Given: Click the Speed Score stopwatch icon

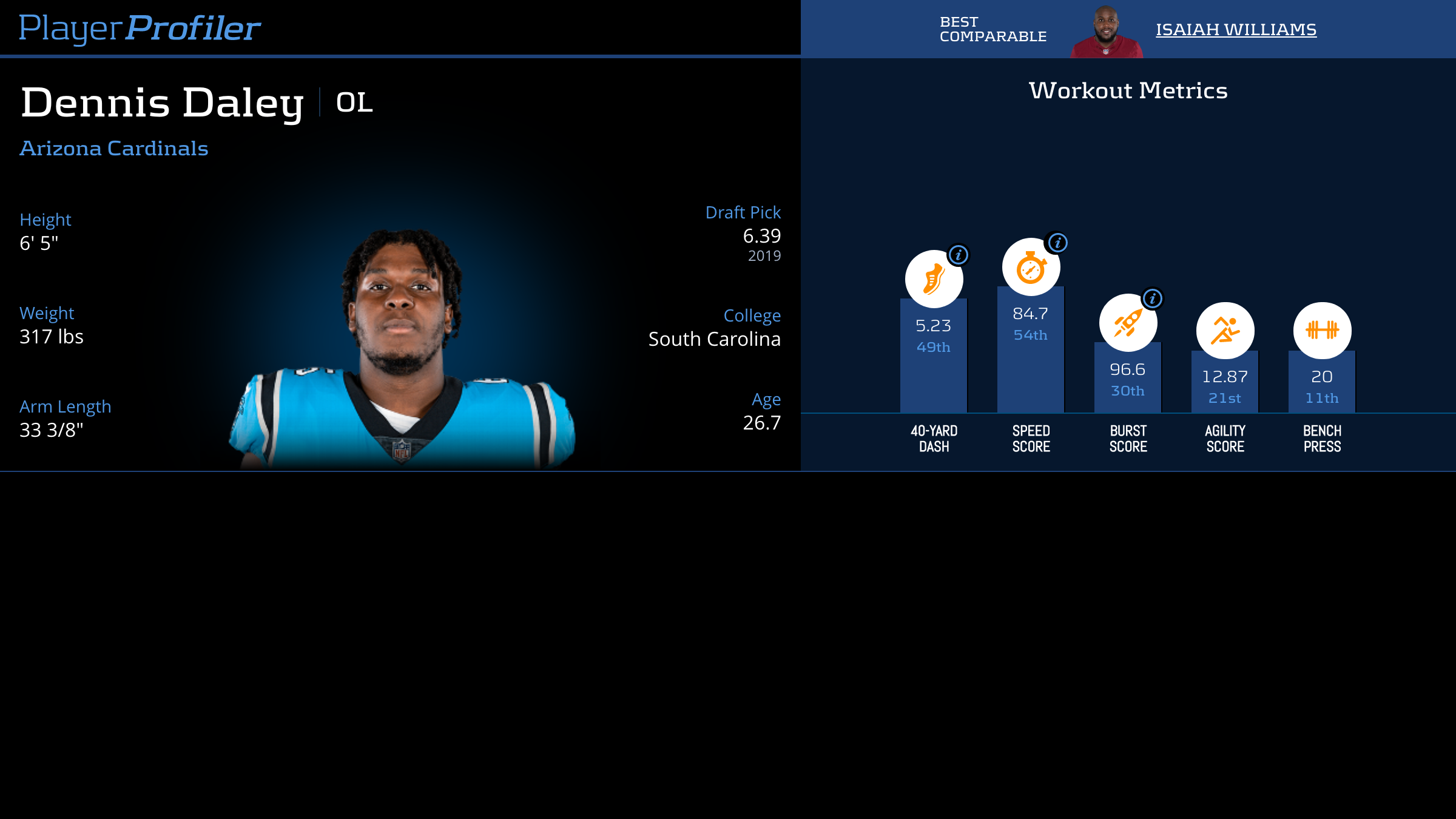Looking at the screenshot, I should tap(1030, 268).
